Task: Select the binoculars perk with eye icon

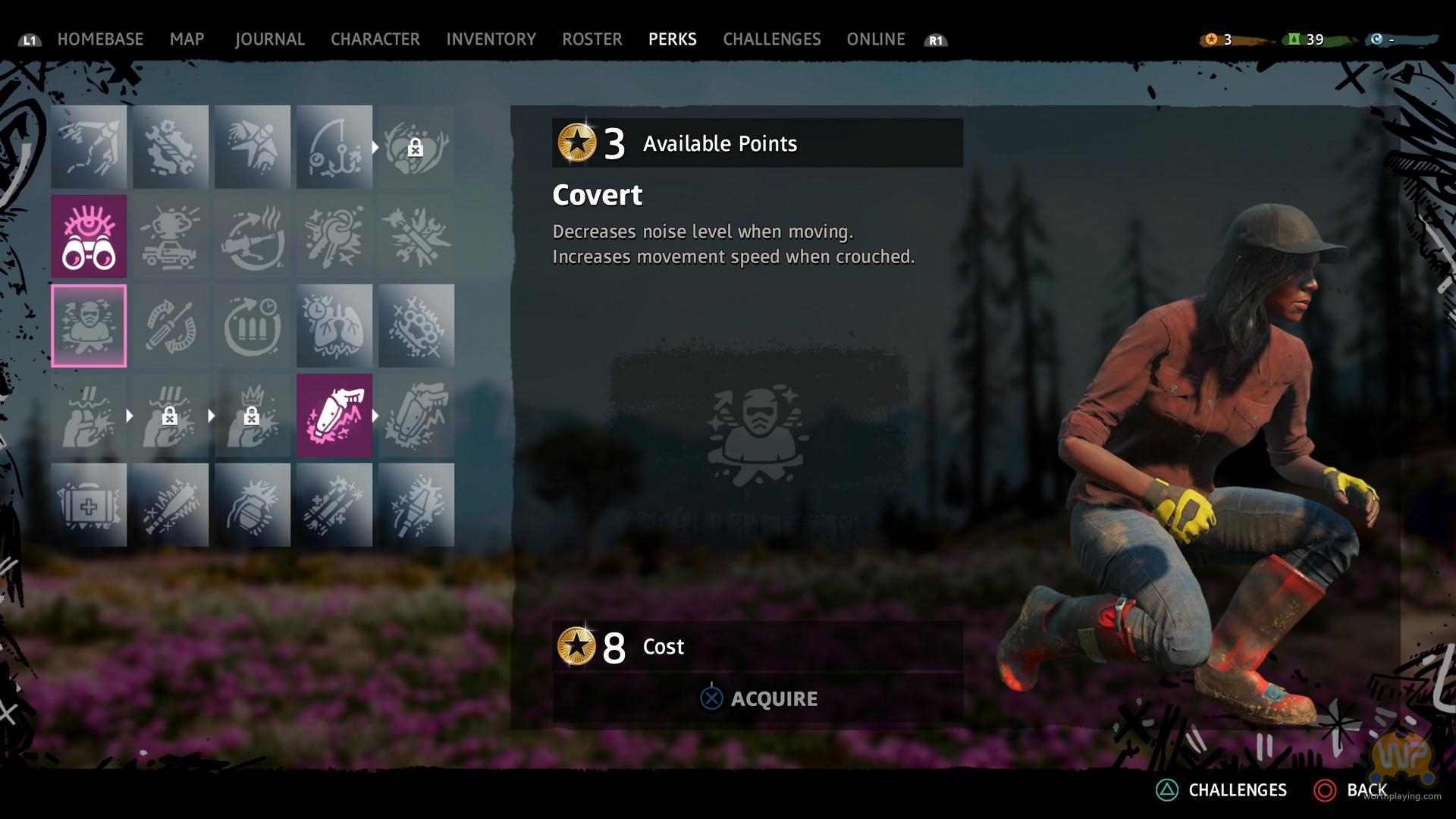Action: [89, 236]
